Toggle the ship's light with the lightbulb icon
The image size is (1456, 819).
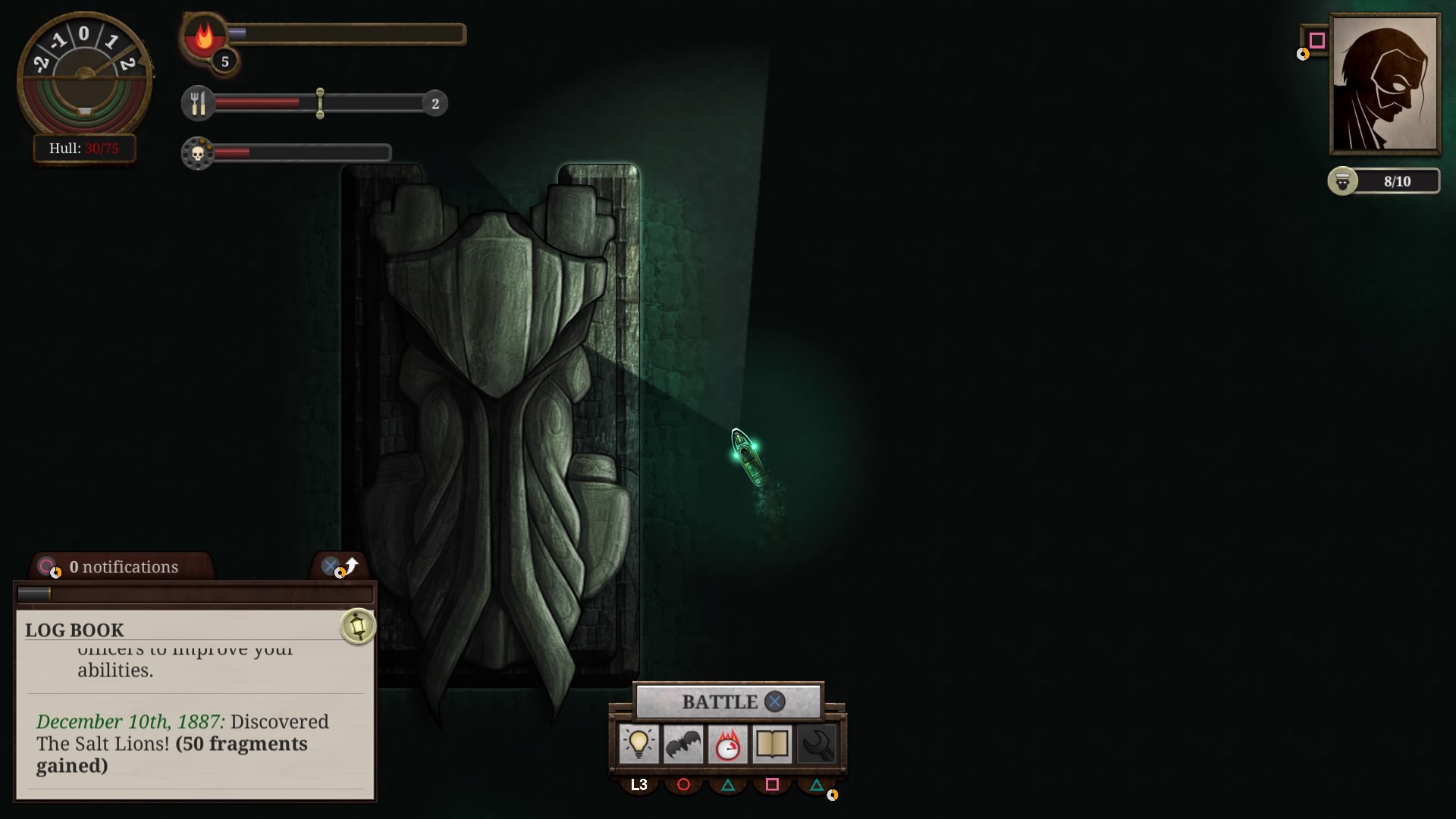click(x=640, y=744)
